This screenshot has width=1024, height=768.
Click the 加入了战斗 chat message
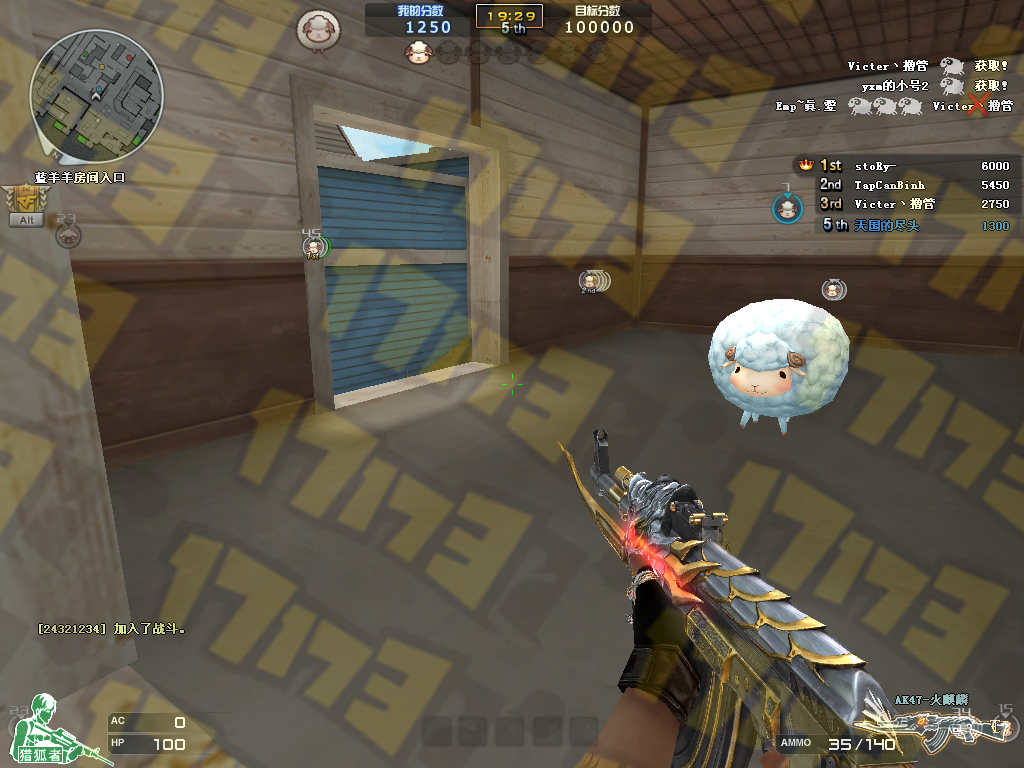(x=112, y=629)
